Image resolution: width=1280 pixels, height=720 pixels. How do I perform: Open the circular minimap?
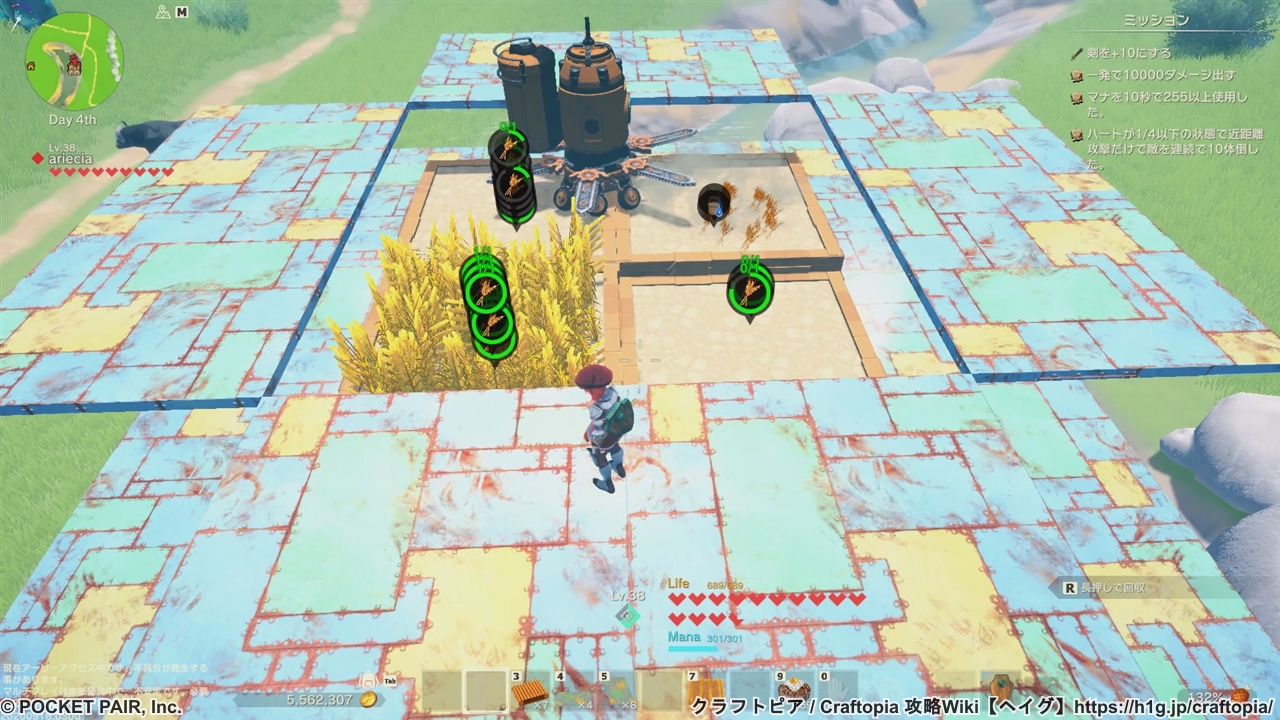click(x=73, y=61)
